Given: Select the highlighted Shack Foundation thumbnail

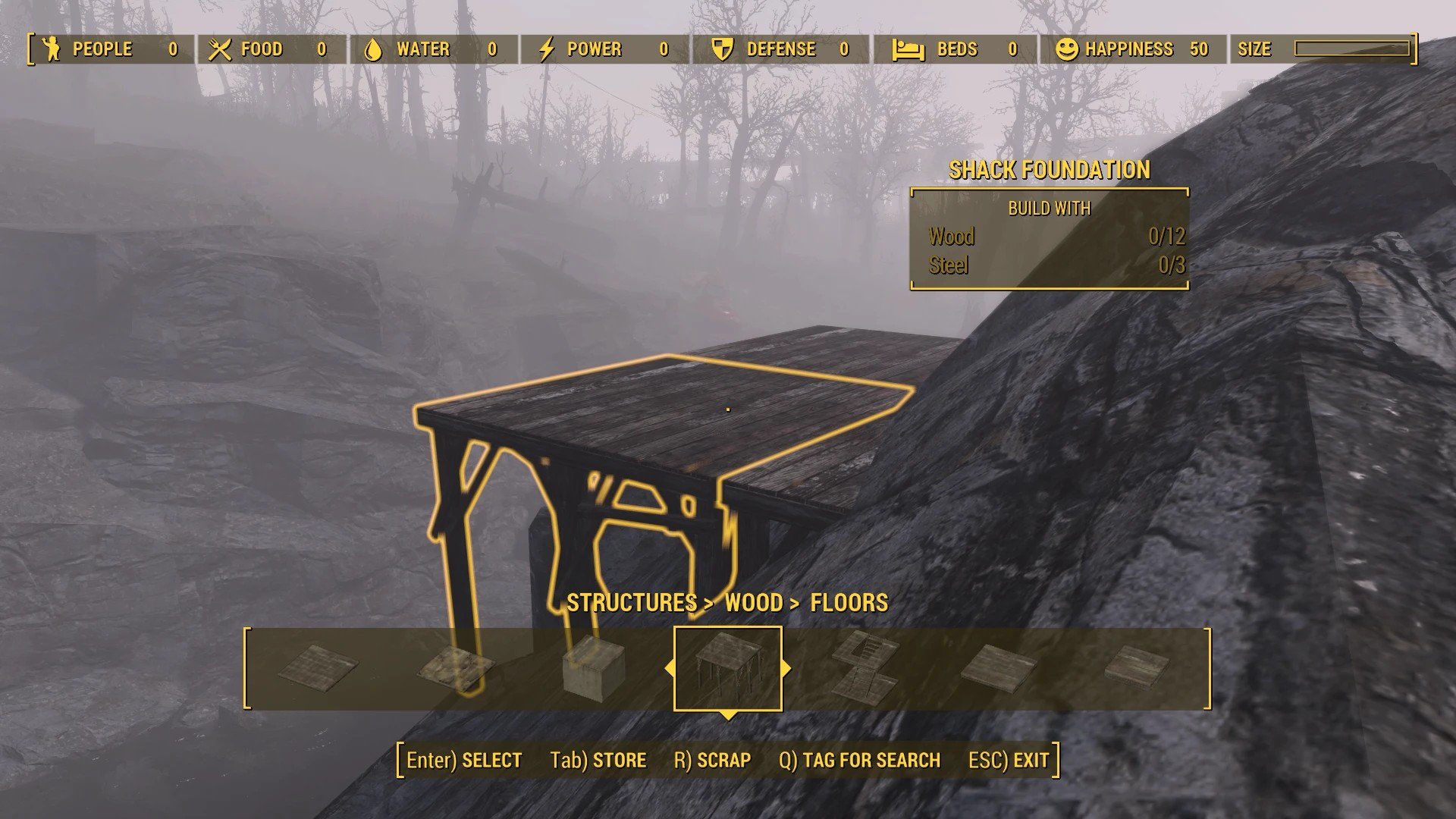Looking at the screenshot, I should (x=727, y=668).
